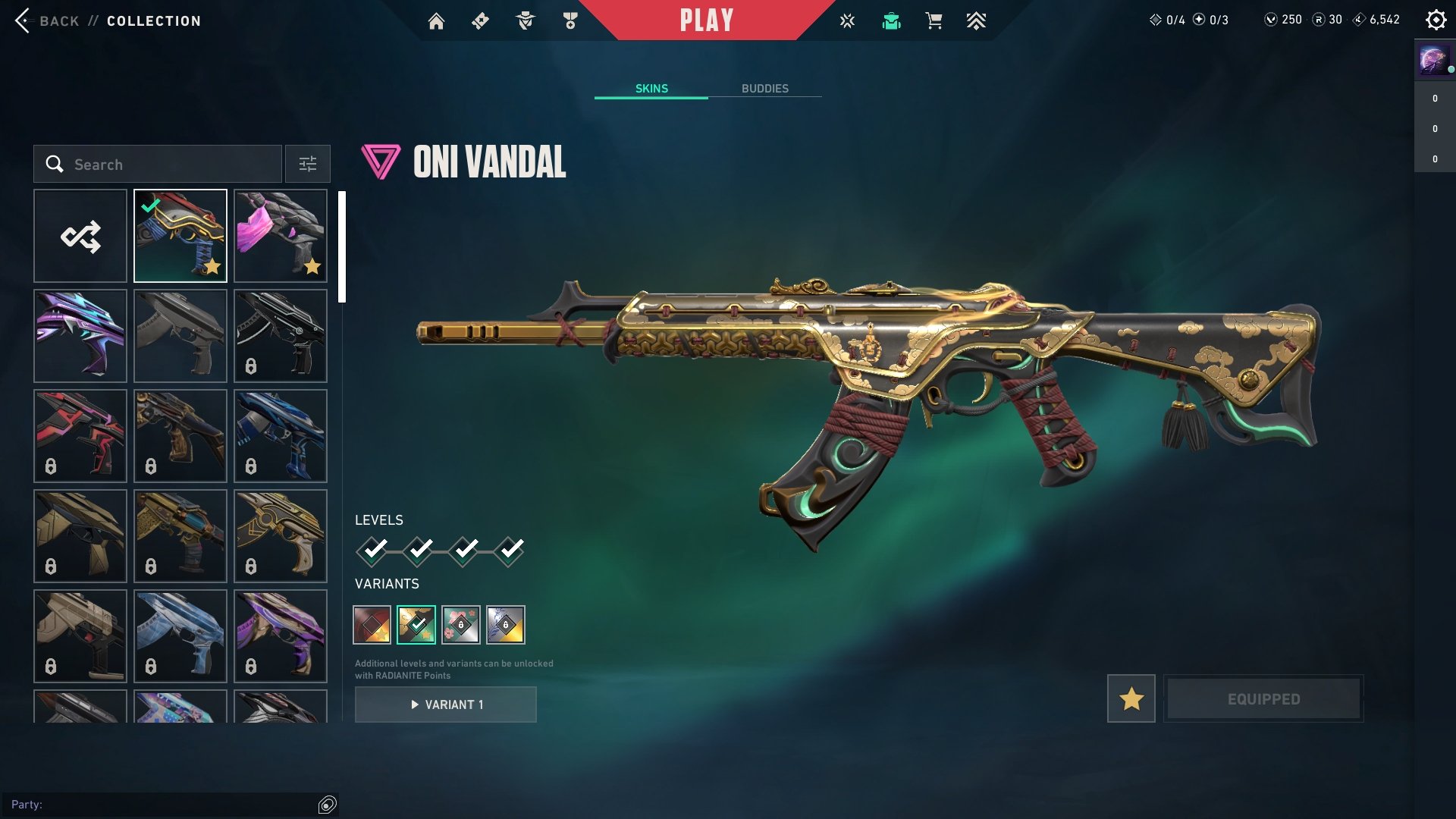Select the pink Vandal skin thumbnail
Viewport: 1456px width, 819px height.
(280, 235)
